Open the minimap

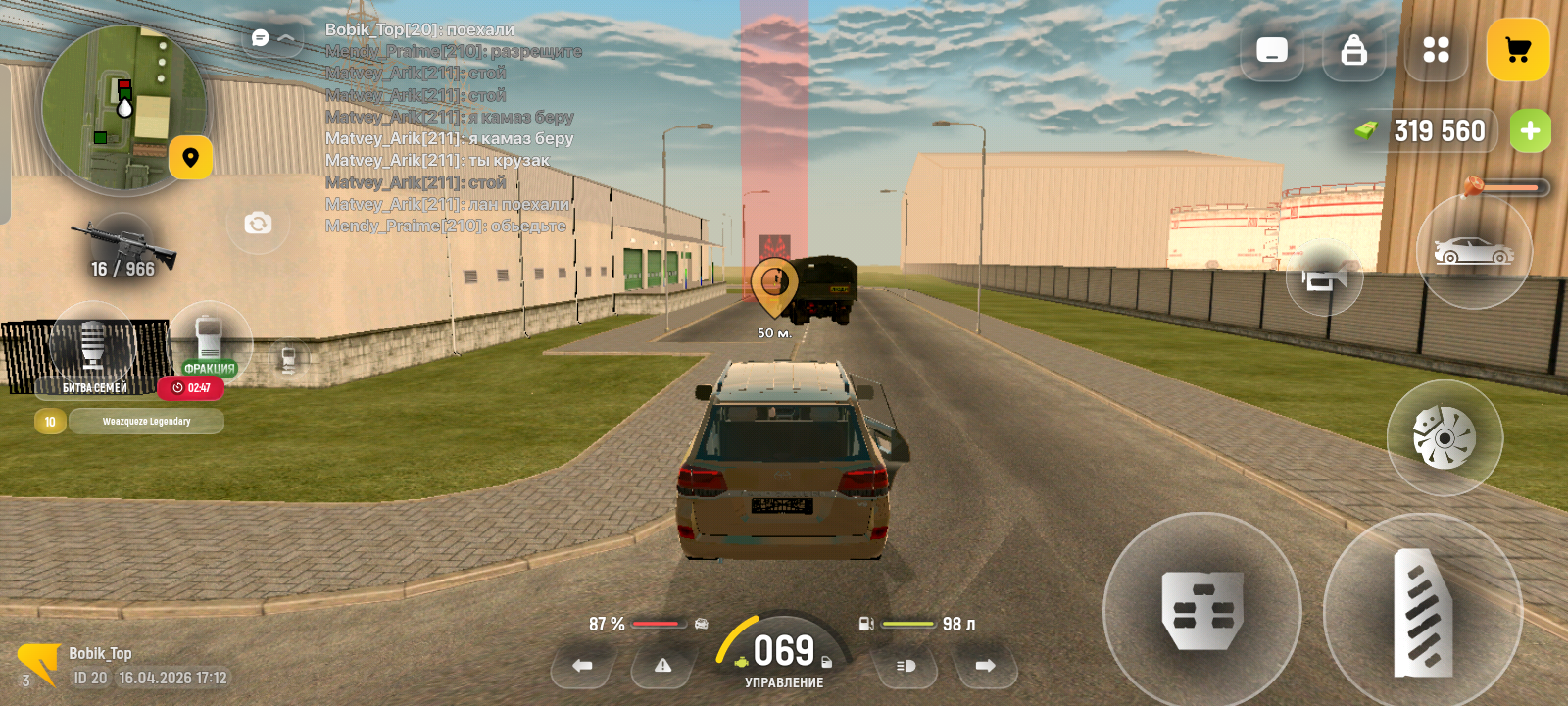[x=122, y=108]
